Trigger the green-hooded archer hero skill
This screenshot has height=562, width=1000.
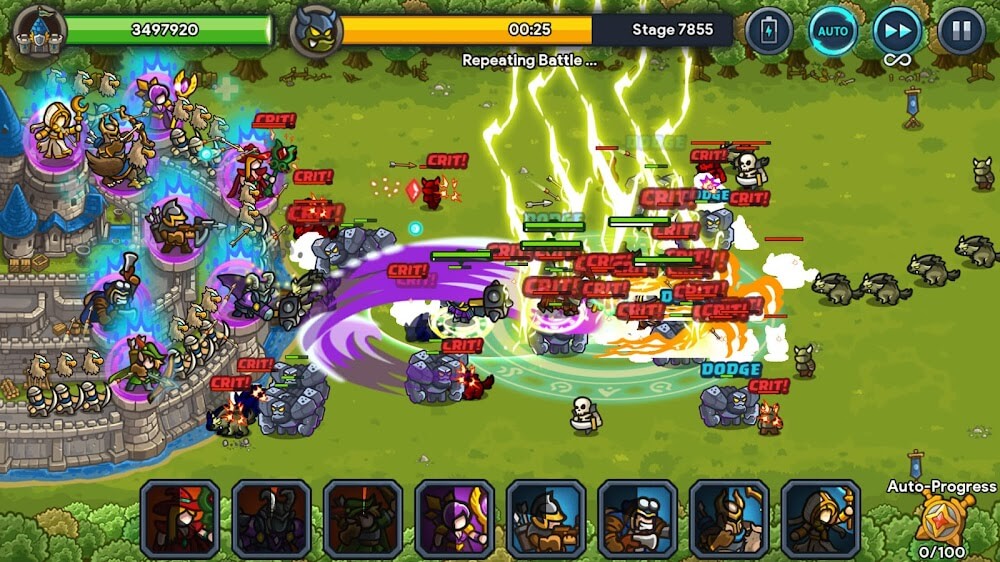pyautogui.click(x=363, y=518)
